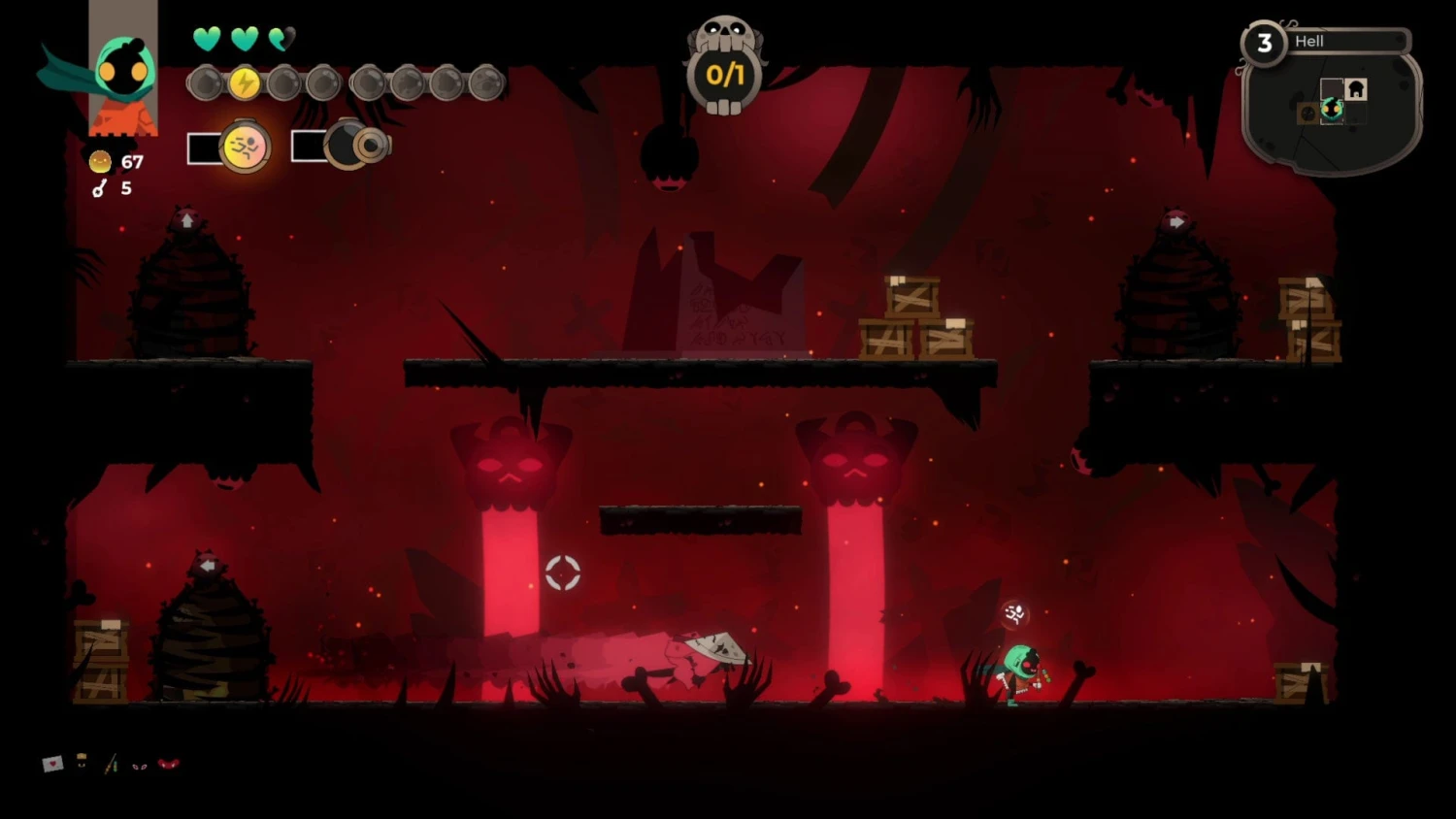The width and height of the screenshot is (1456, 819).
Task: Click the coin icon beside the 67 counter
Action: click(99, 161)
